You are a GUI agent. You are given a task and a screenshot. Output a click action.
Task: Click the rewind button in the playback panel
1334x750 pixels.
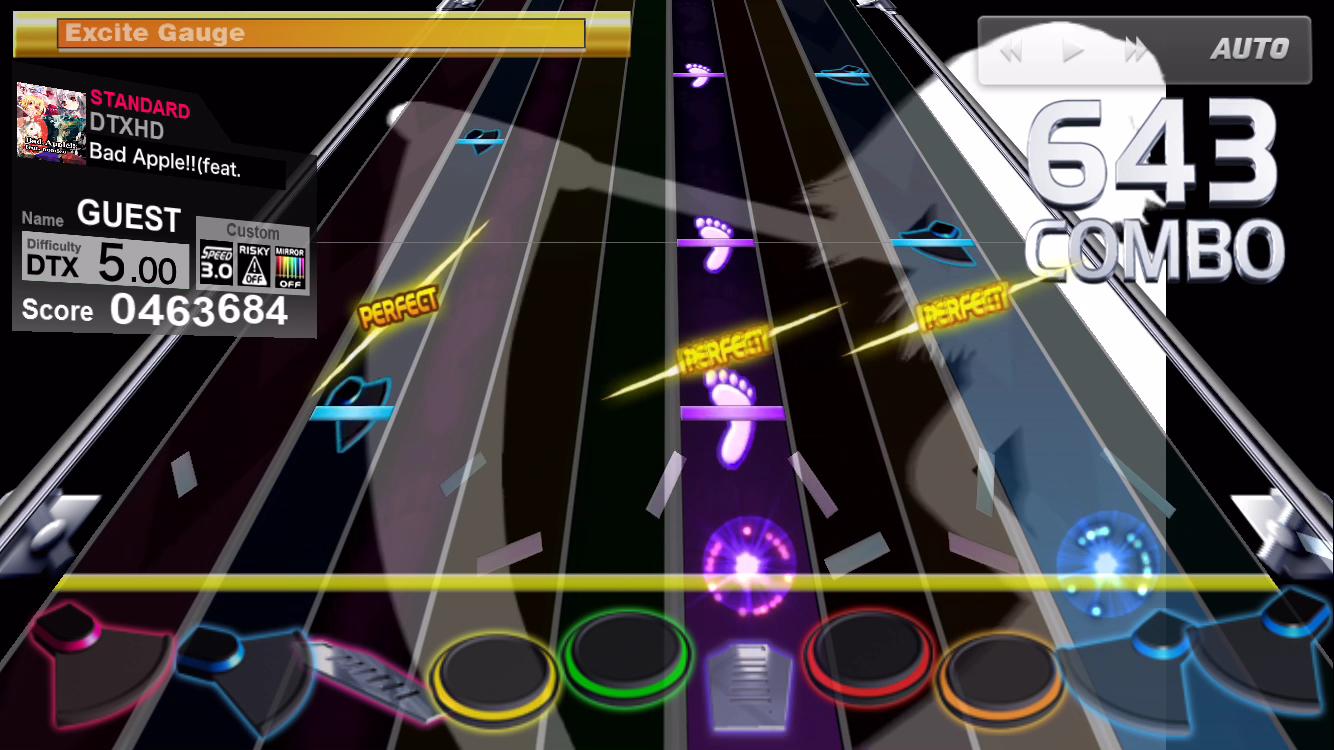[1011, 50]
